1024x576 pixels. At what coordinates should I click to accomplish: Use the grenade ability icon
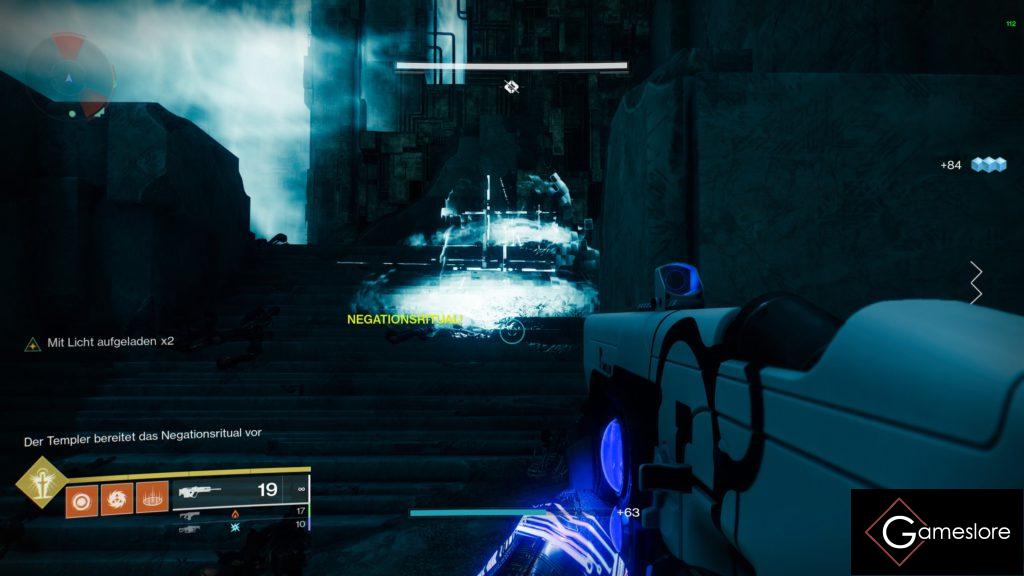click(x=82, y=497)
